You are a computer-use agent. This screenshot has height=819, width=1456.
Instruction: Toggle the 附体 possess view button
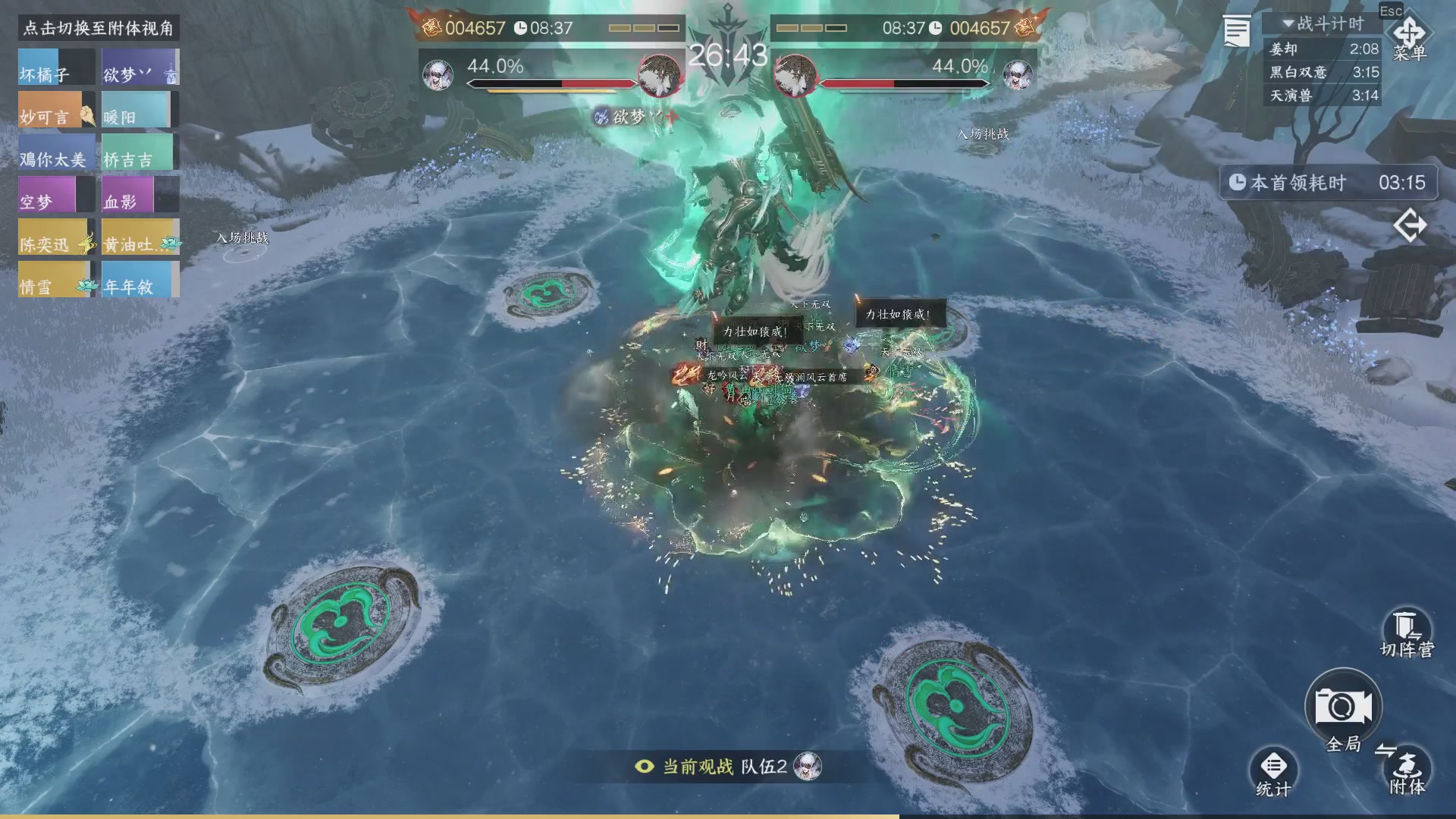[x=1407, y=769]
